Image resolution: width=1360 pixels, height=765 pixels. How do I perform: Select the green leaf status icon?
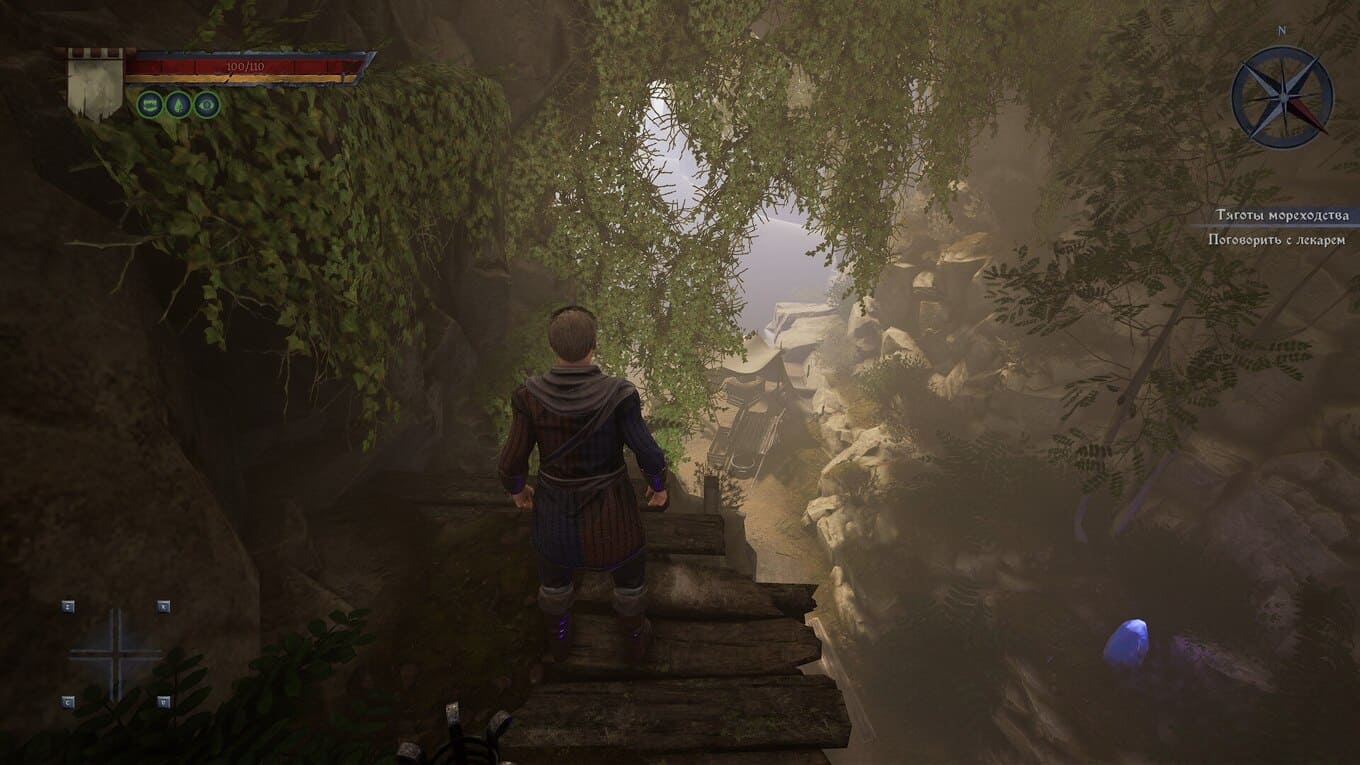pos(178,104)
